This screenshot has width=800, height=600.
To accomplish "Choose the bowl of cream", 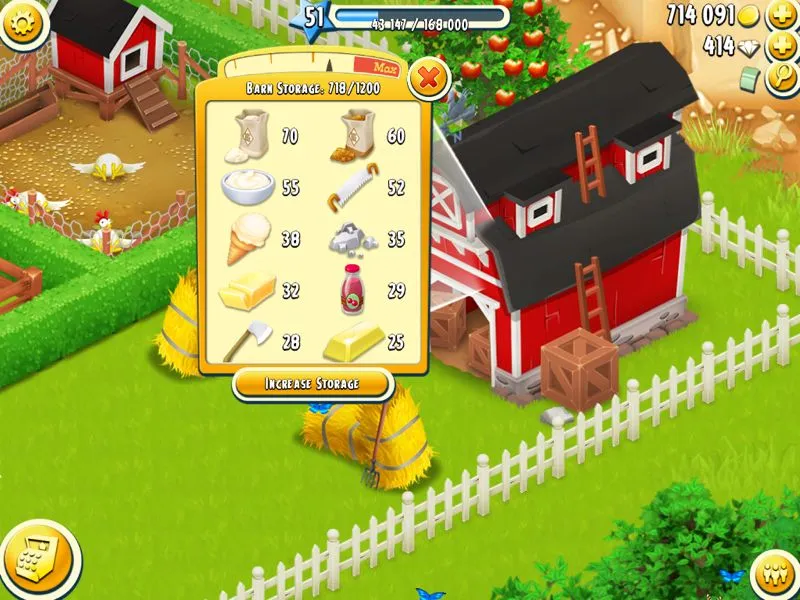I will (245, 186).
